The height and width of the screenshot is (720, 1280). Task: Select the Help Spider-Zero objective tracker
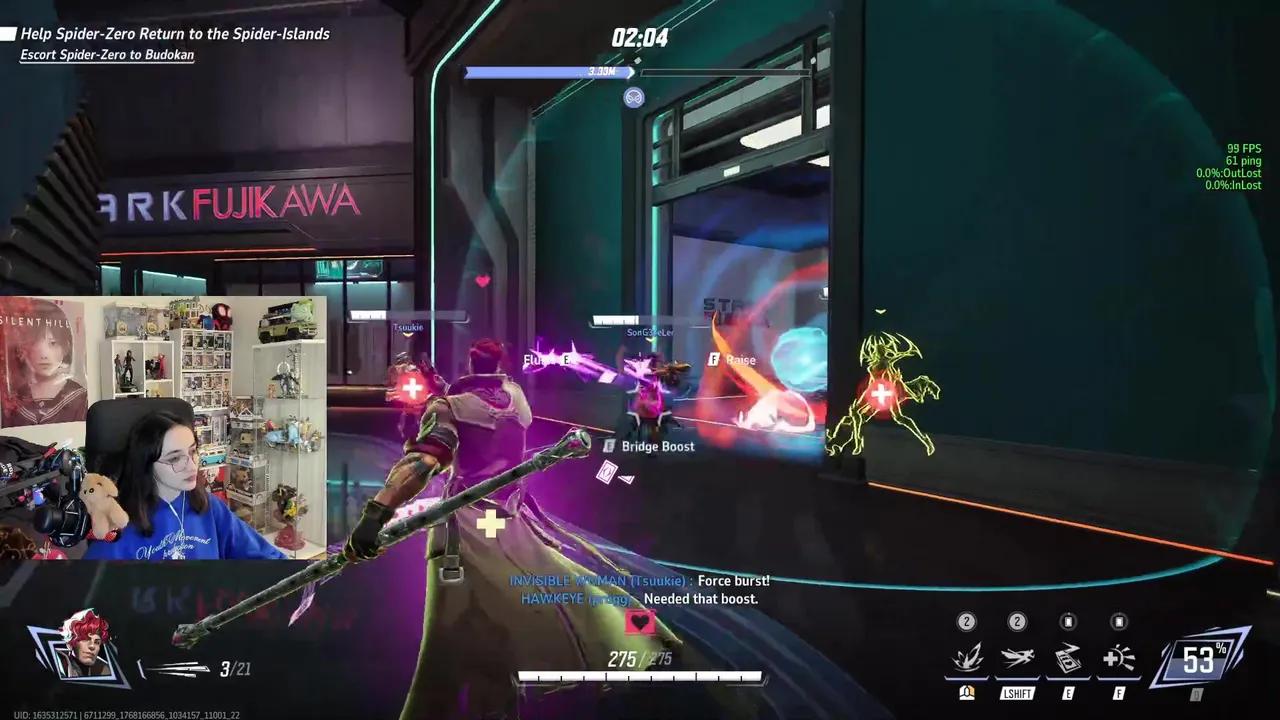(x=175, y=34)
